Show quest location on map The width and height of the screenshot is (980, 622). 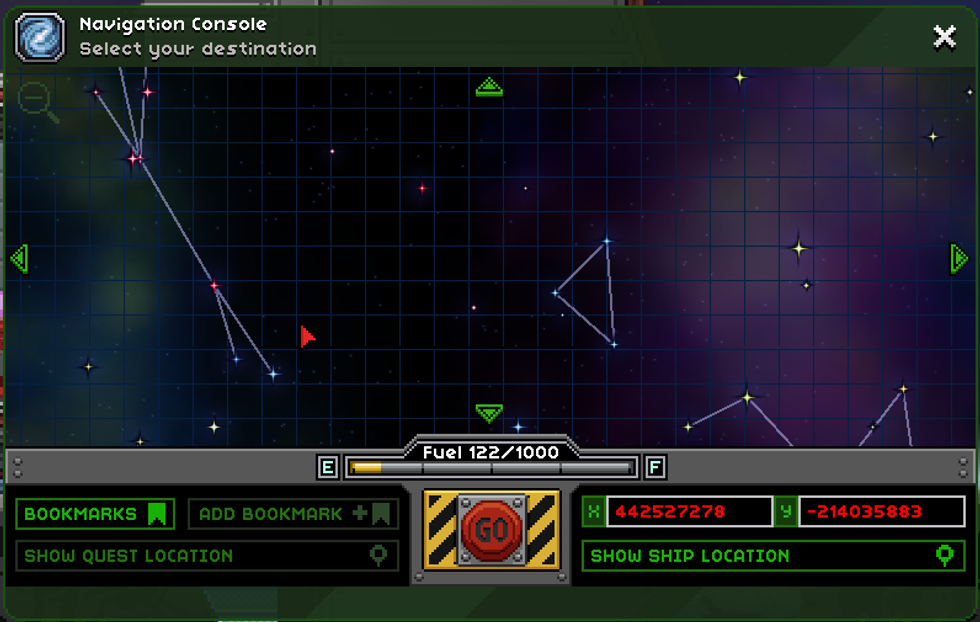[206, 556]
